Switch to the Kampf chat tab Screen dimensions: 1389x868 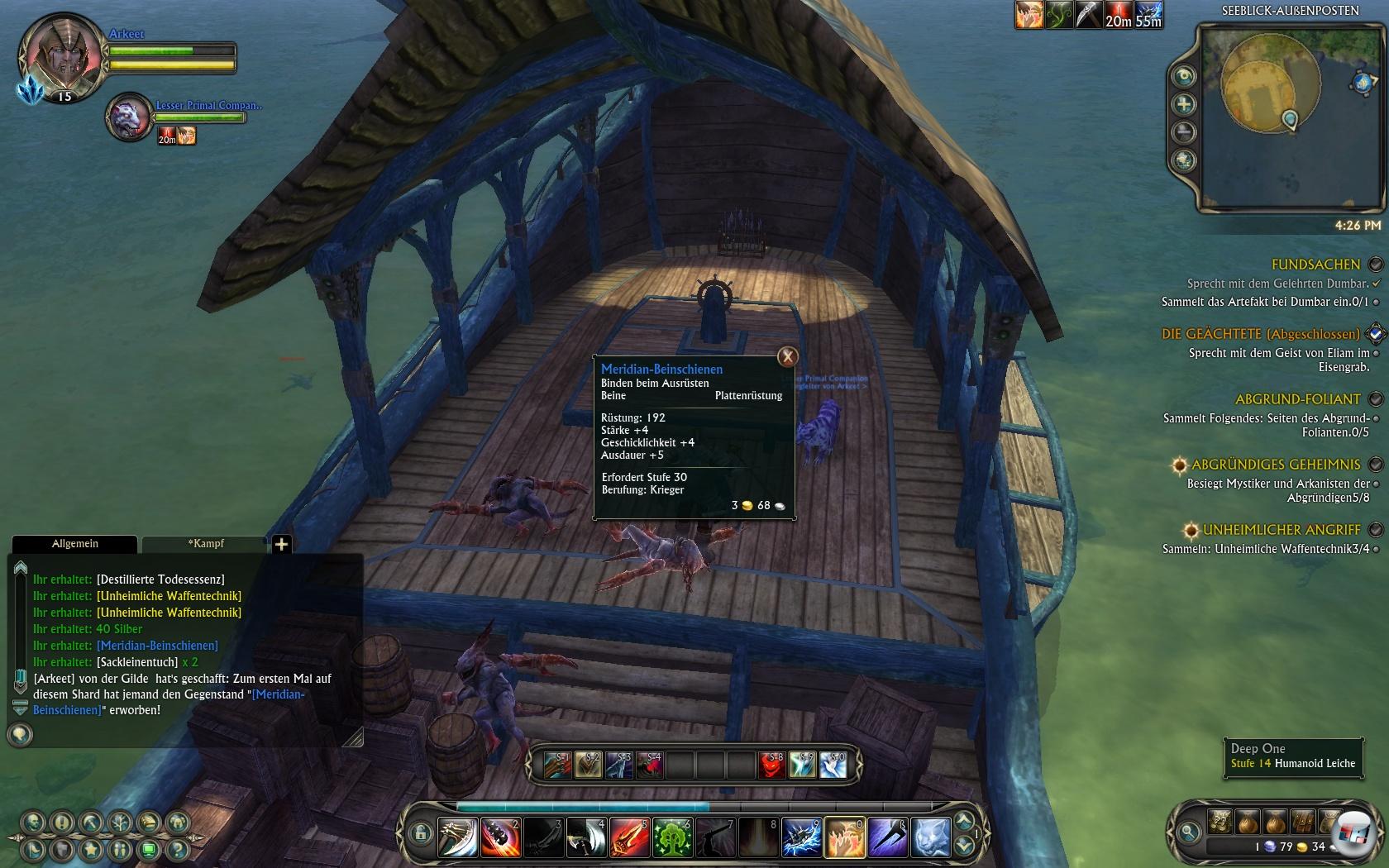click(206, 544)
